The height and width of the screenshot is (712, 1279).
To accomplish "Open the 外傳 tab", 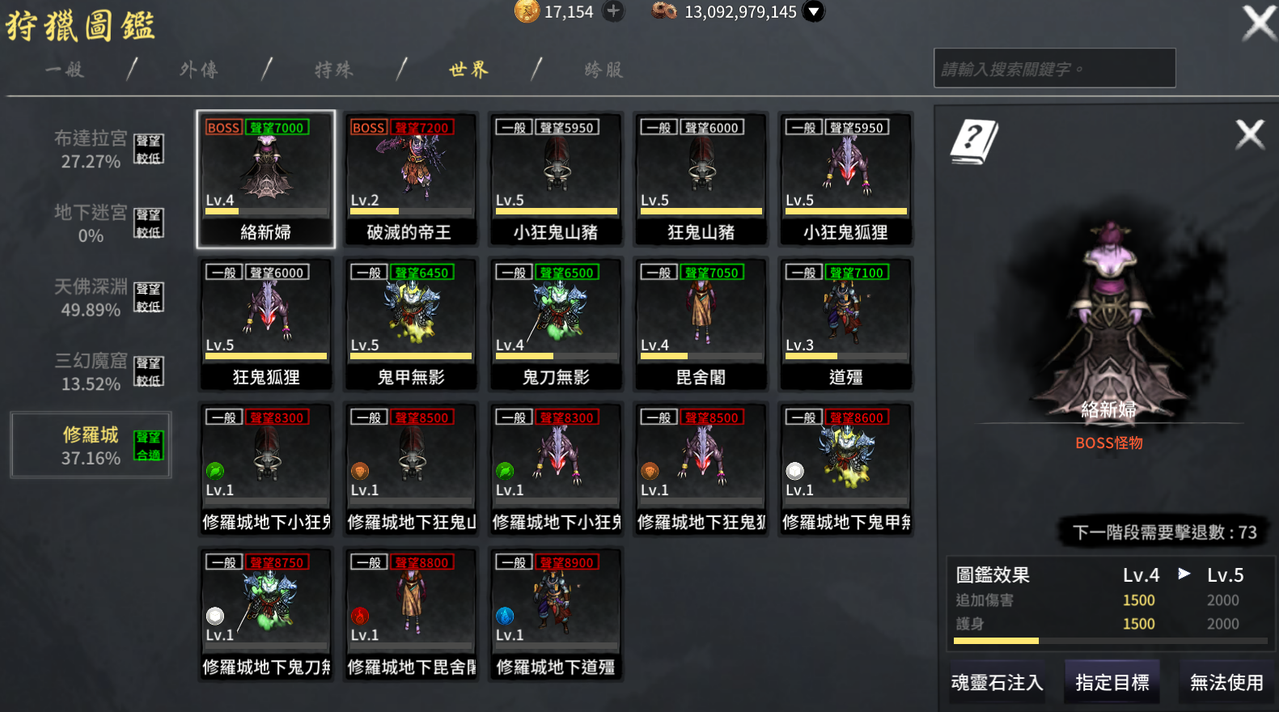I will (199, 70).
